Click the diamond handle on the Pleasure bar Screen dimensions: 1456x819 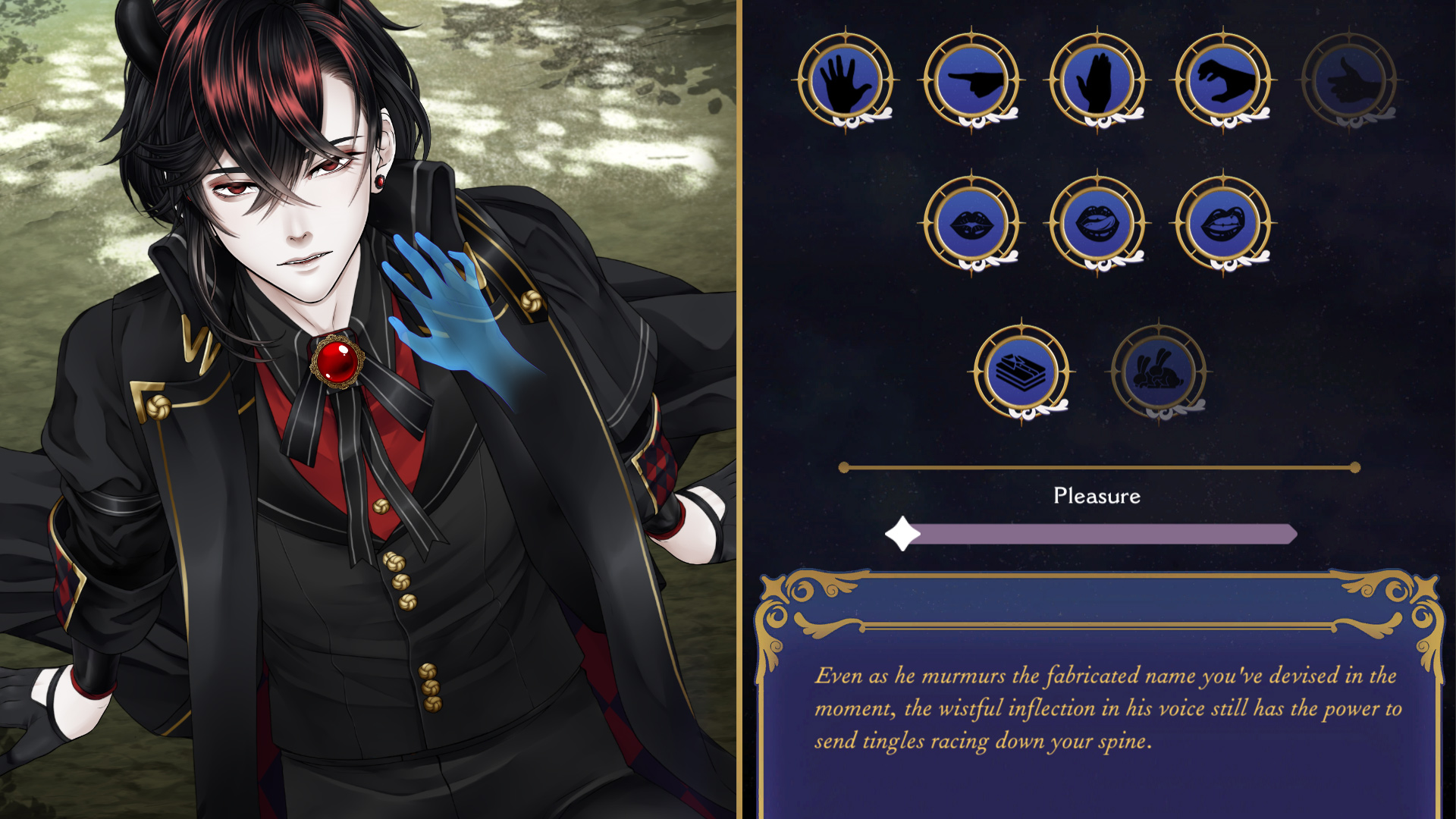click(902, 533)
